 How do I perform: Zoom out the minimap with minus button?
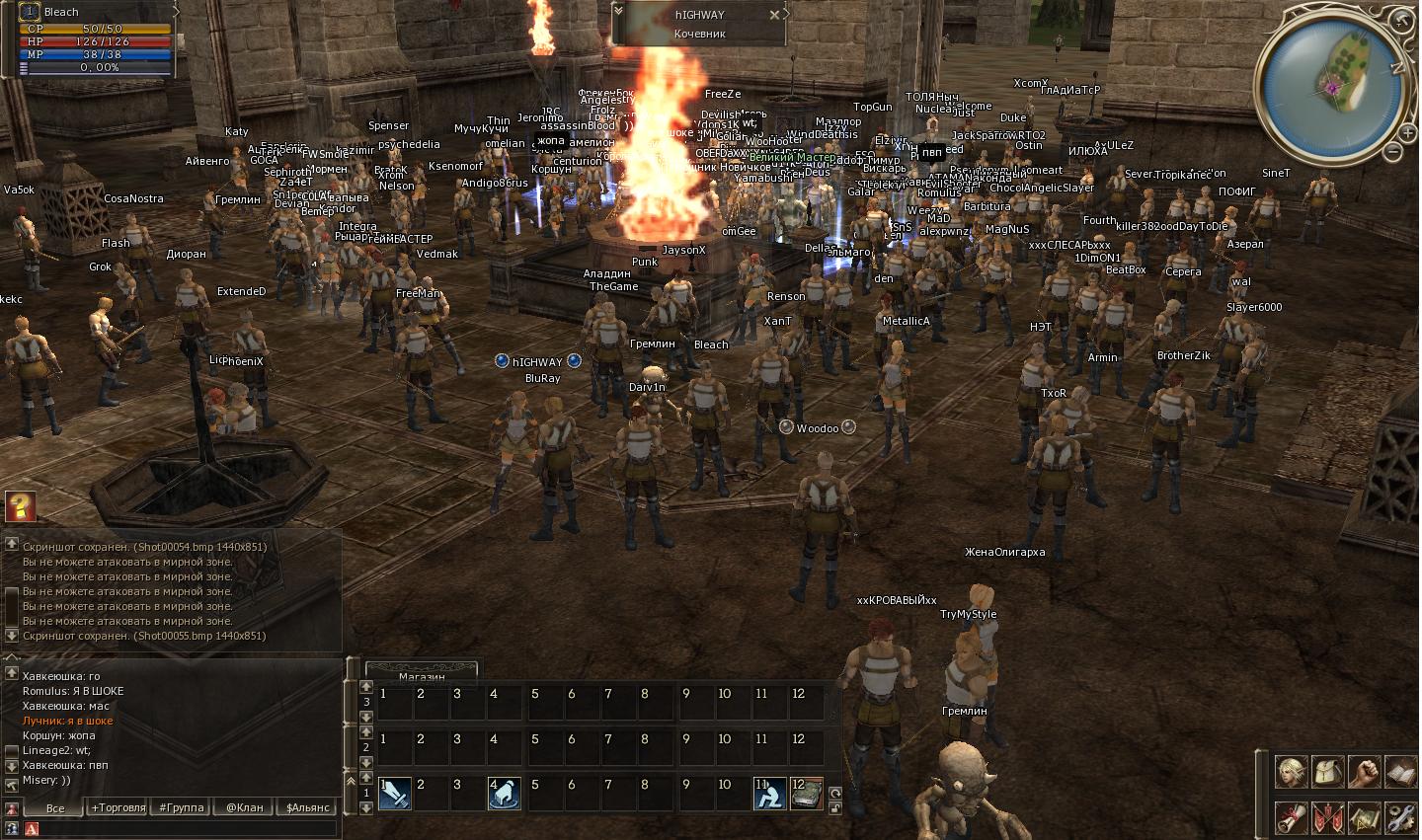(x=1392, y=152)
